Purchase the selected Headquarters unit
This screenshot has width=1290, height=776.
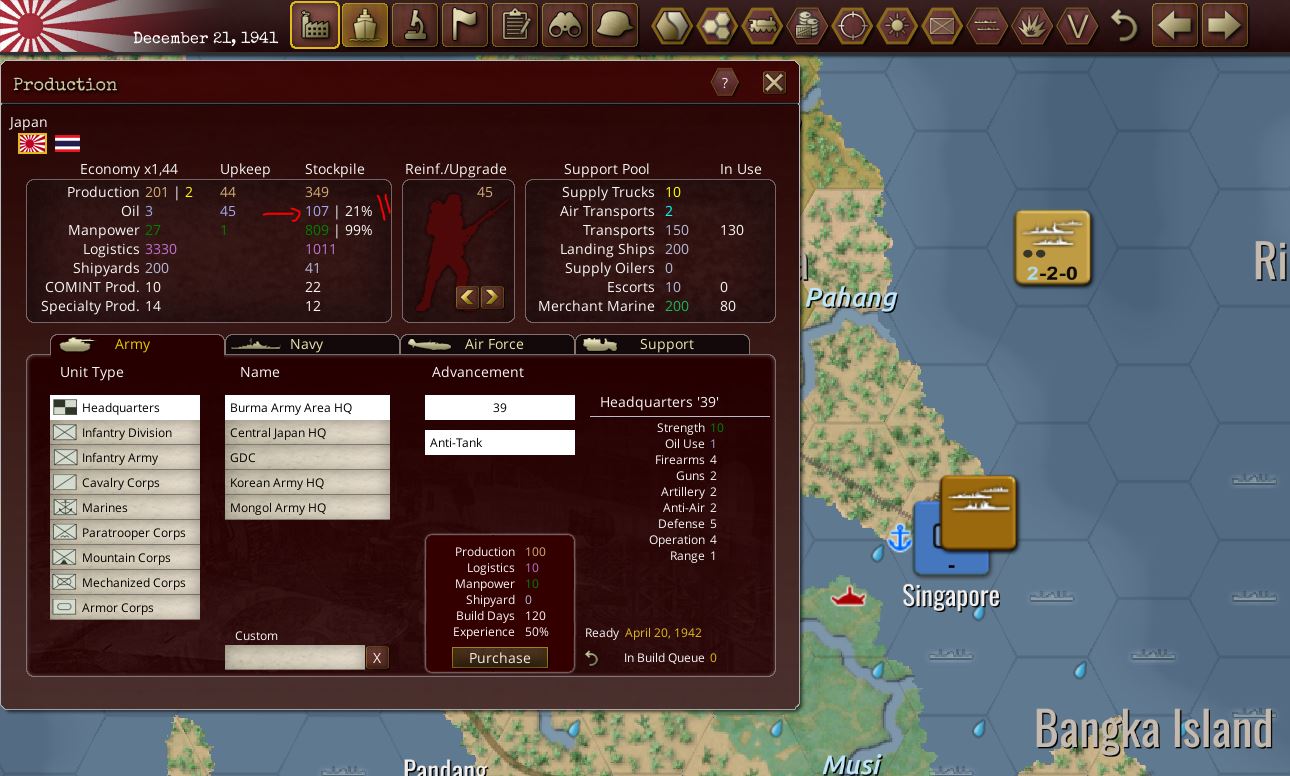pyautogui.click(x=499, y=658)
